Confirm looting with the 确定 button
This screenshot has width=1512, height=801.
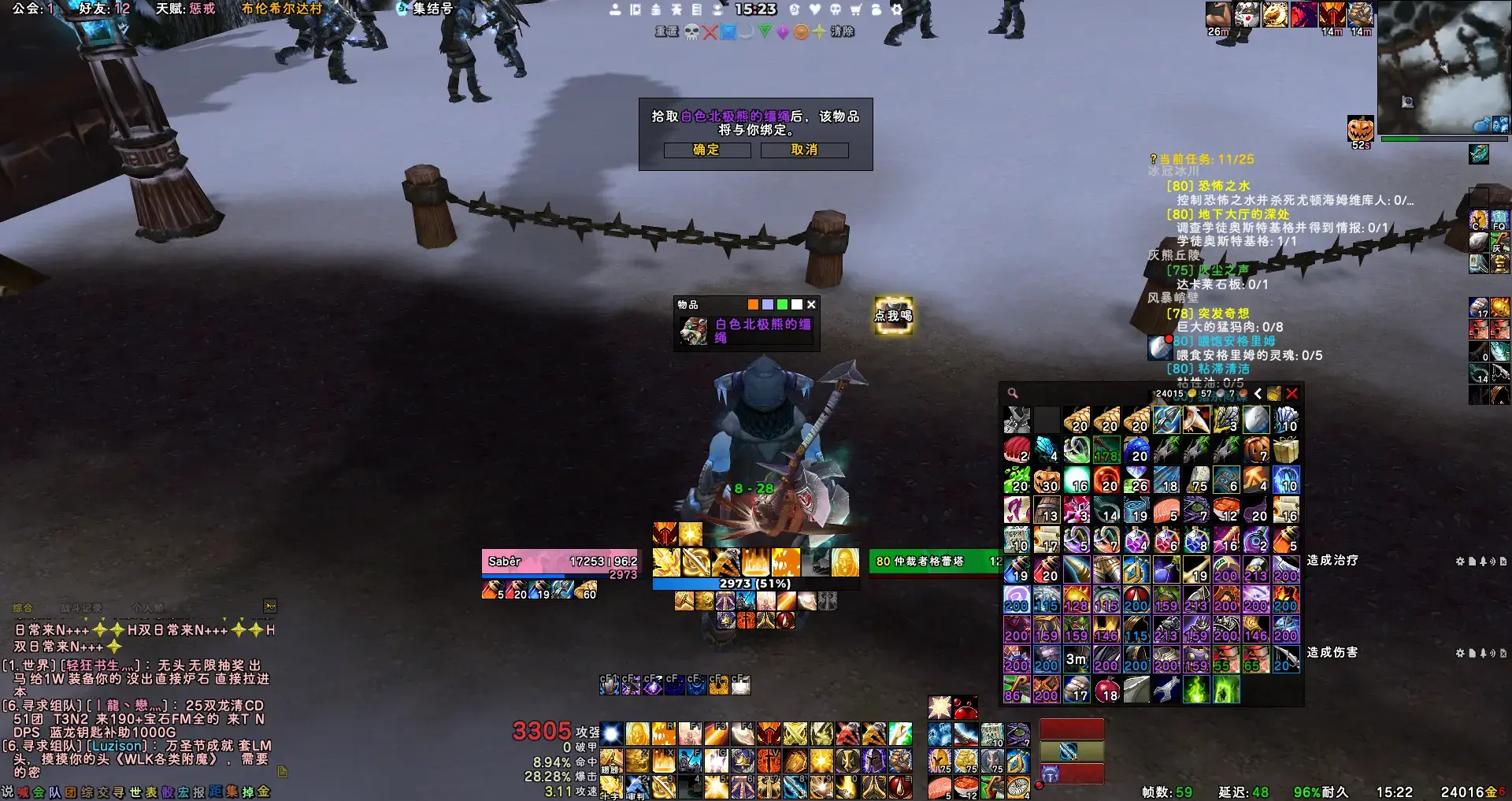tap(706, 150)
